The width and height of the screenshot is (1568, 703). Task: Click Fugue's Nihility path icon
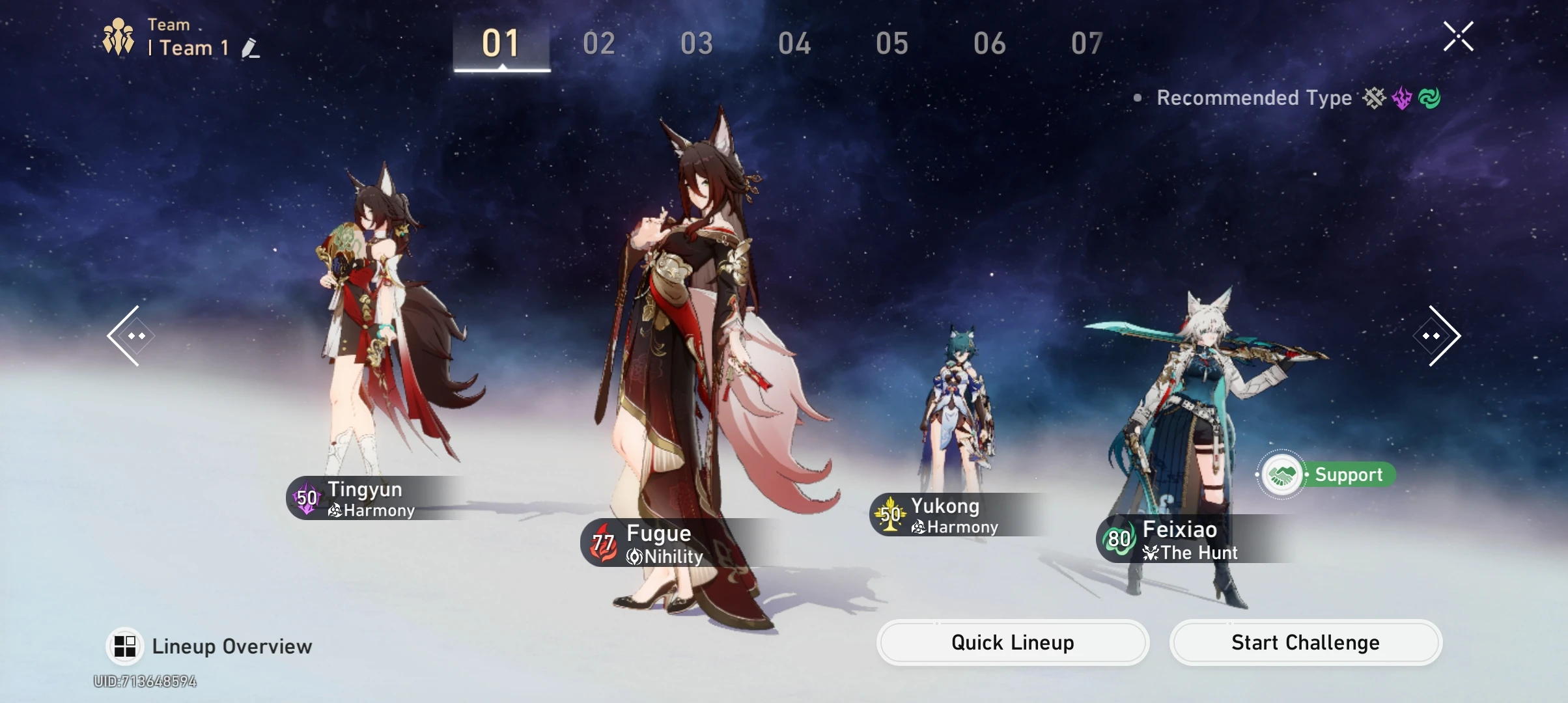(x=634, y=557)
